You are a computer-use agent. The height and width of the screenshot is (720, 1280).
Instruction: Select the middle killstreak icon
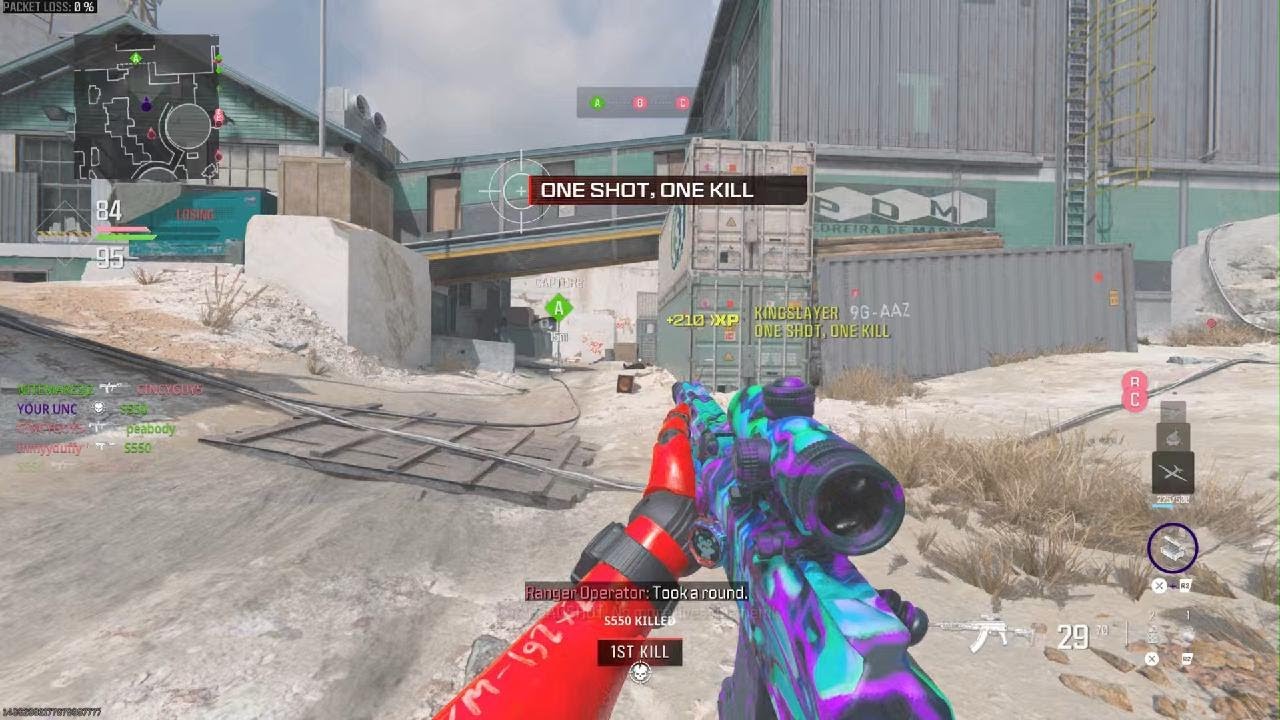click(x=1172, y=437)
